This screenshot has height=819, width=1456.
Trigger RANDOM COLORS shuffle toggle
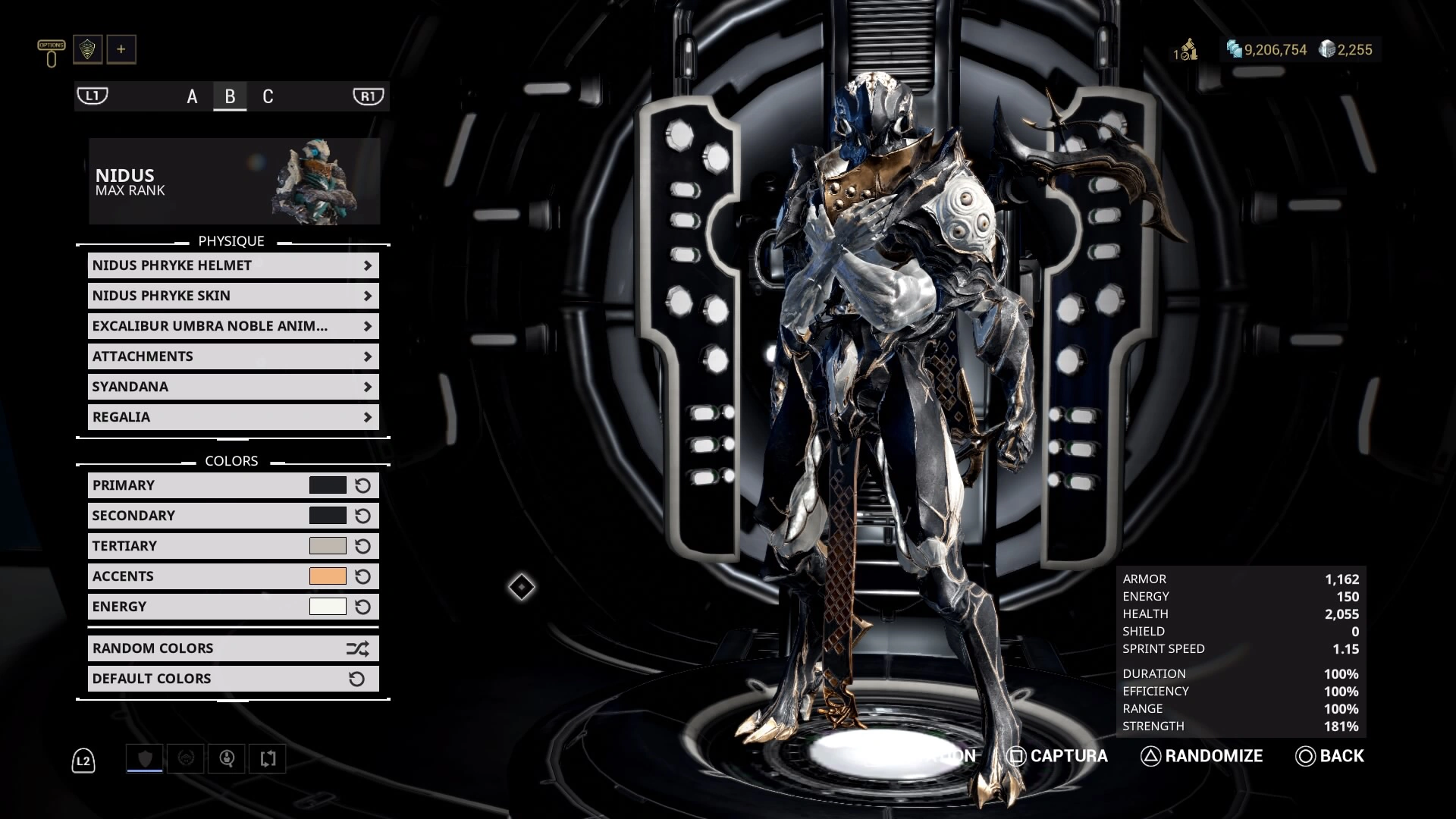[x=358, y=648]
